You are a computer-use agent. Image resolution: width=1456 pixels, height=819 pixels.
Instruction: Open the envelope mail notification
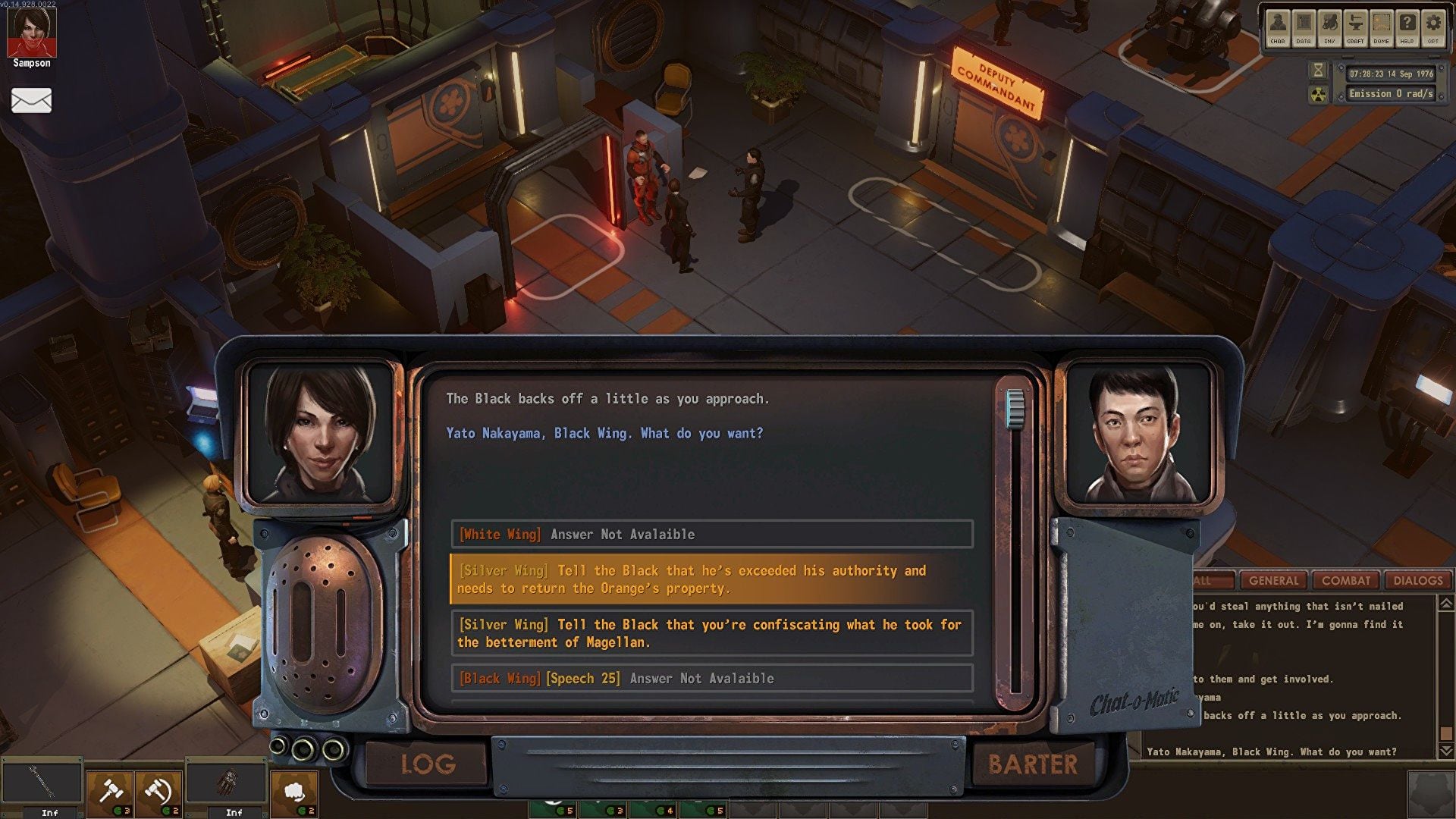pyautogui.click(x=31, y=100)
